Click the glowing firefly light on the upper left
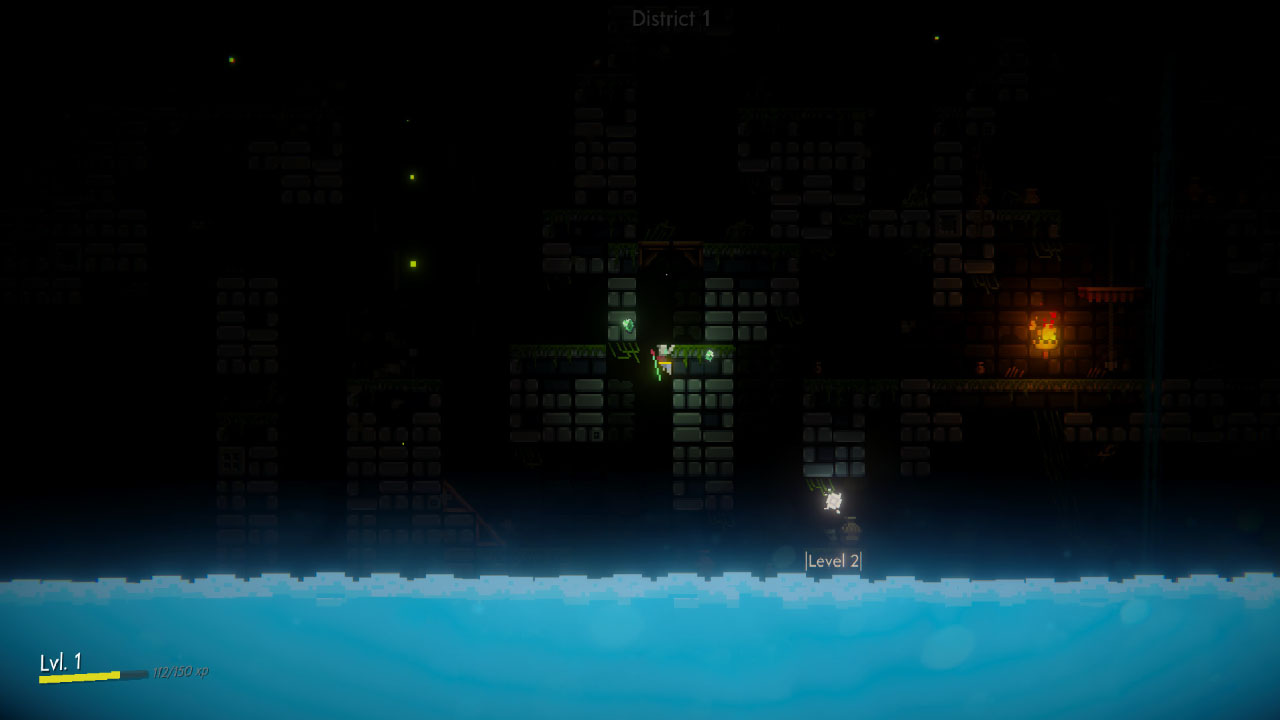Viewport: 1280px width, 720px height. tap(231, 60)
